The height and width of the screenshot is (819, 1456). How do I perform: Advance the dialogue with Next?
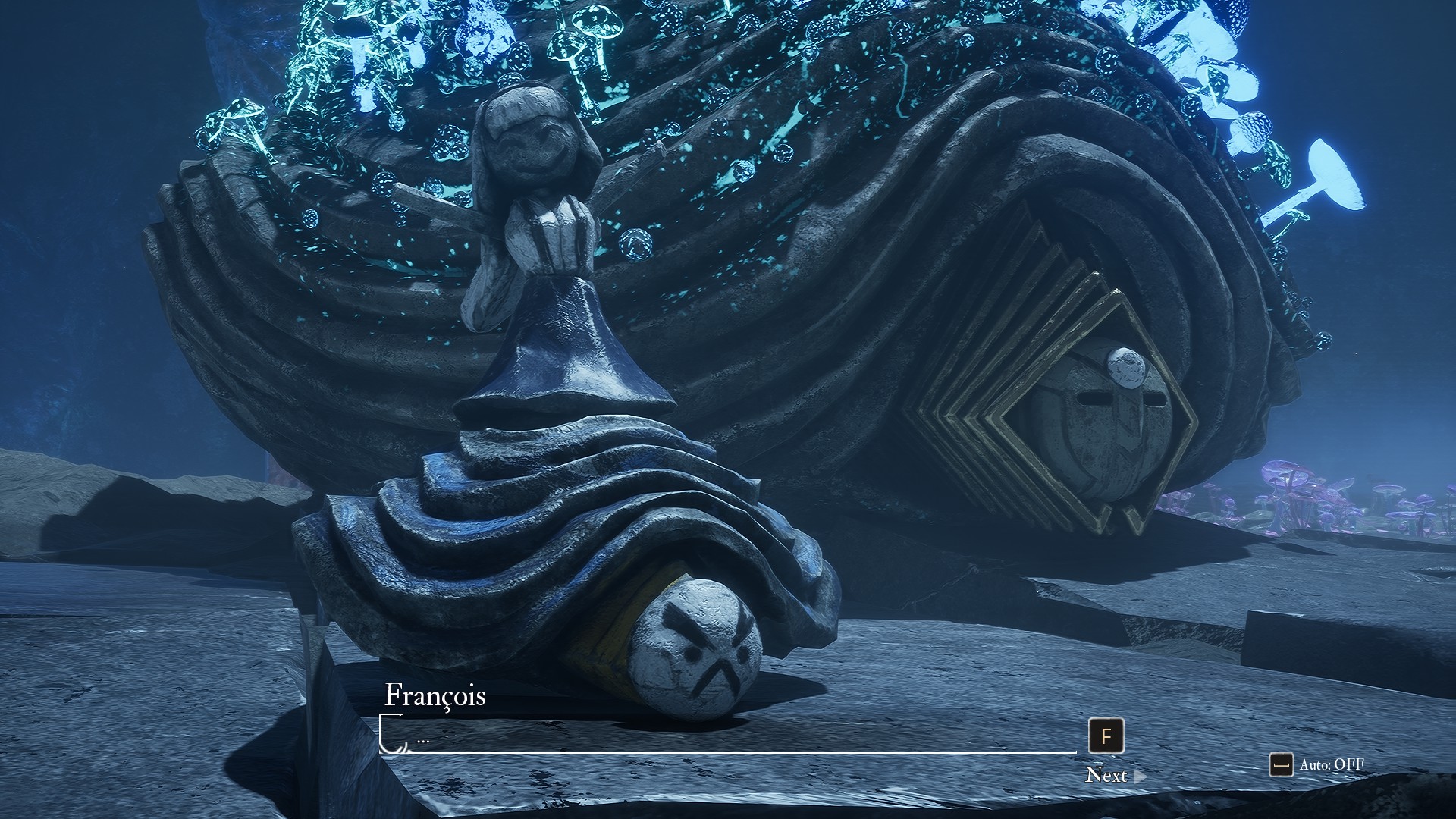click(1106, 774)
